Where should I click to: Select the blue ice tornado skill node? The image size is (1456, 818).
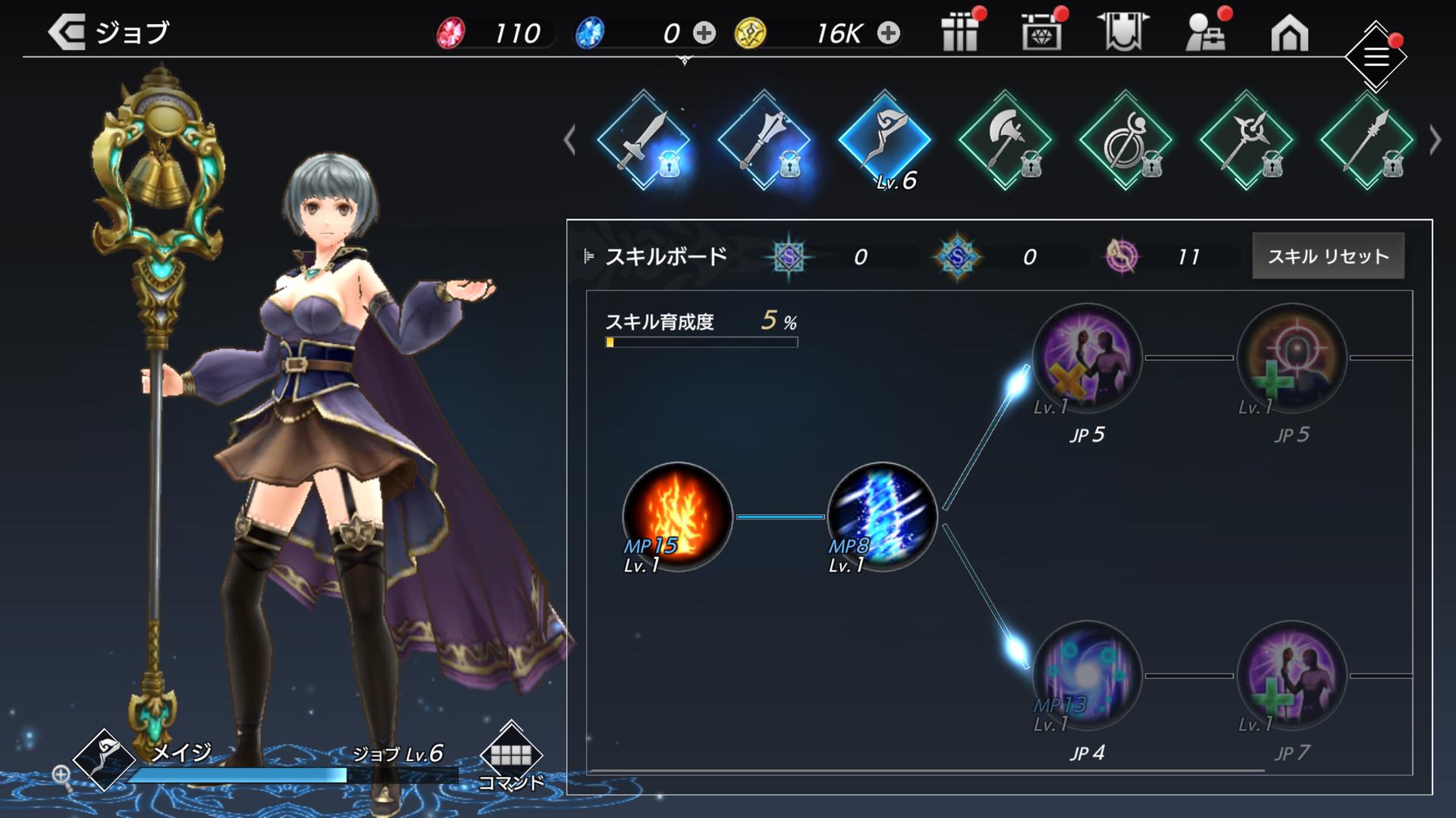(882, 516)
